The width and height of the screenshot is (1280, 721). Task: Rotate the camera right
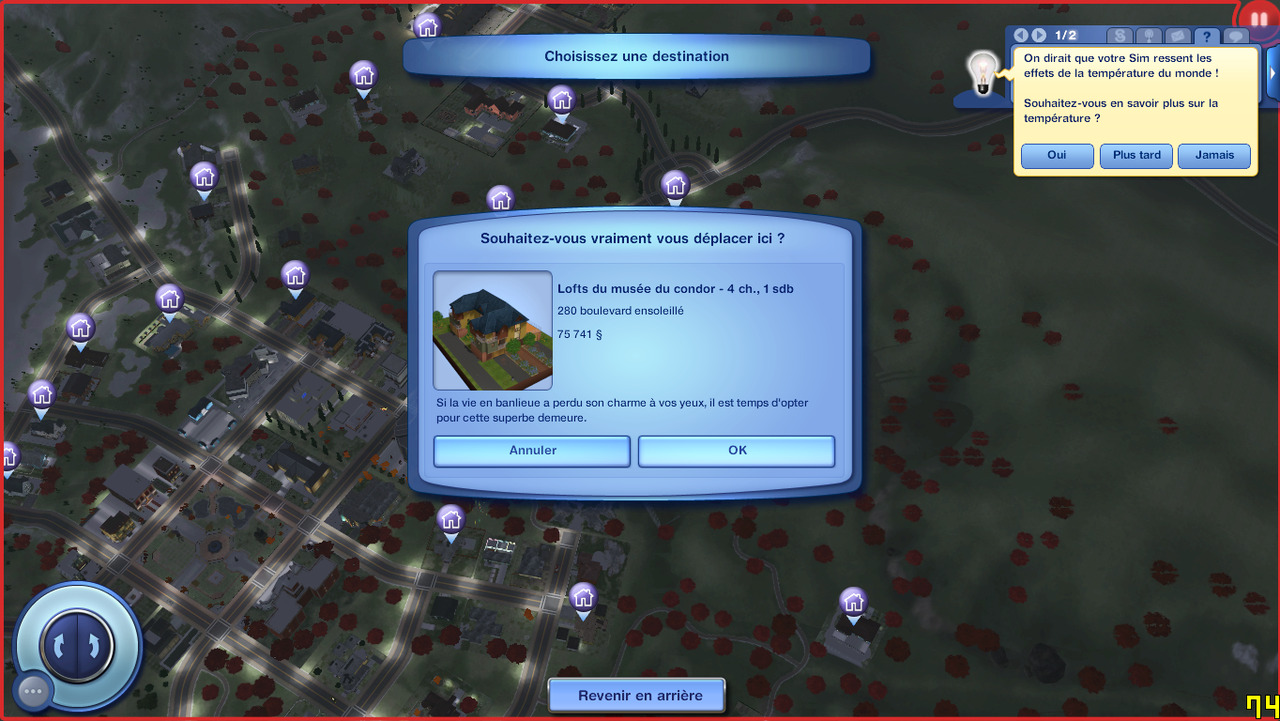coord(92,644)
